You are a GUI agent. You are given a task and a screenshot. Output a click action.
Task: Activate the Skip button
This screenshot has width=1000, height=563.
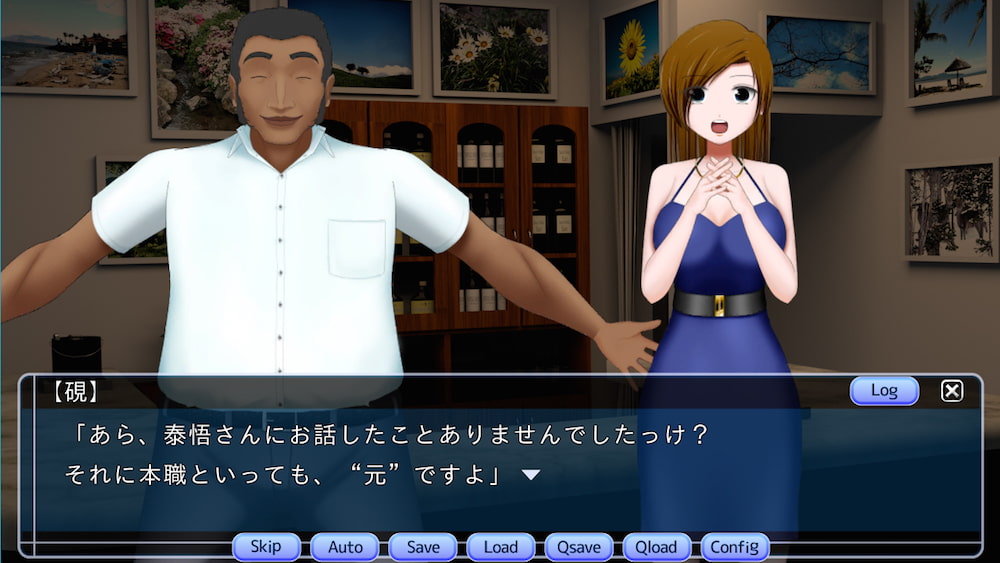pyautogui.click(x=266, y=547)
